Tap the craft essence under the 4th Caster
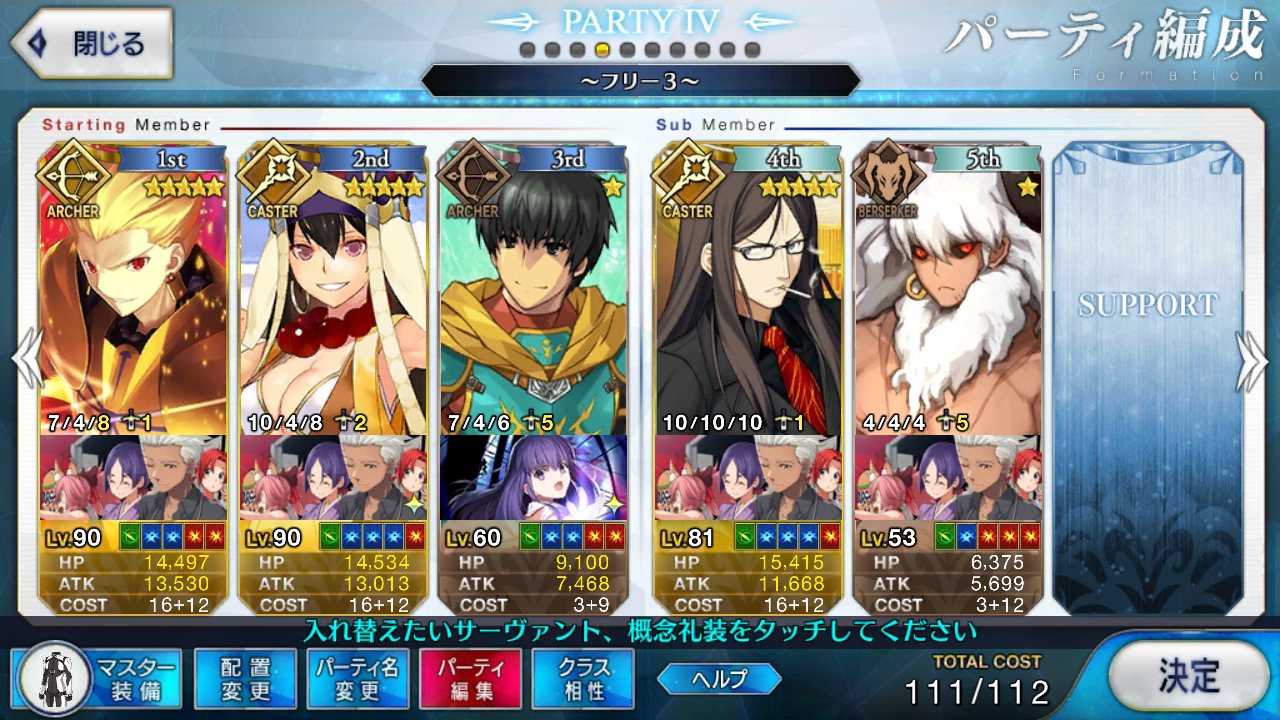 point(747,478)
